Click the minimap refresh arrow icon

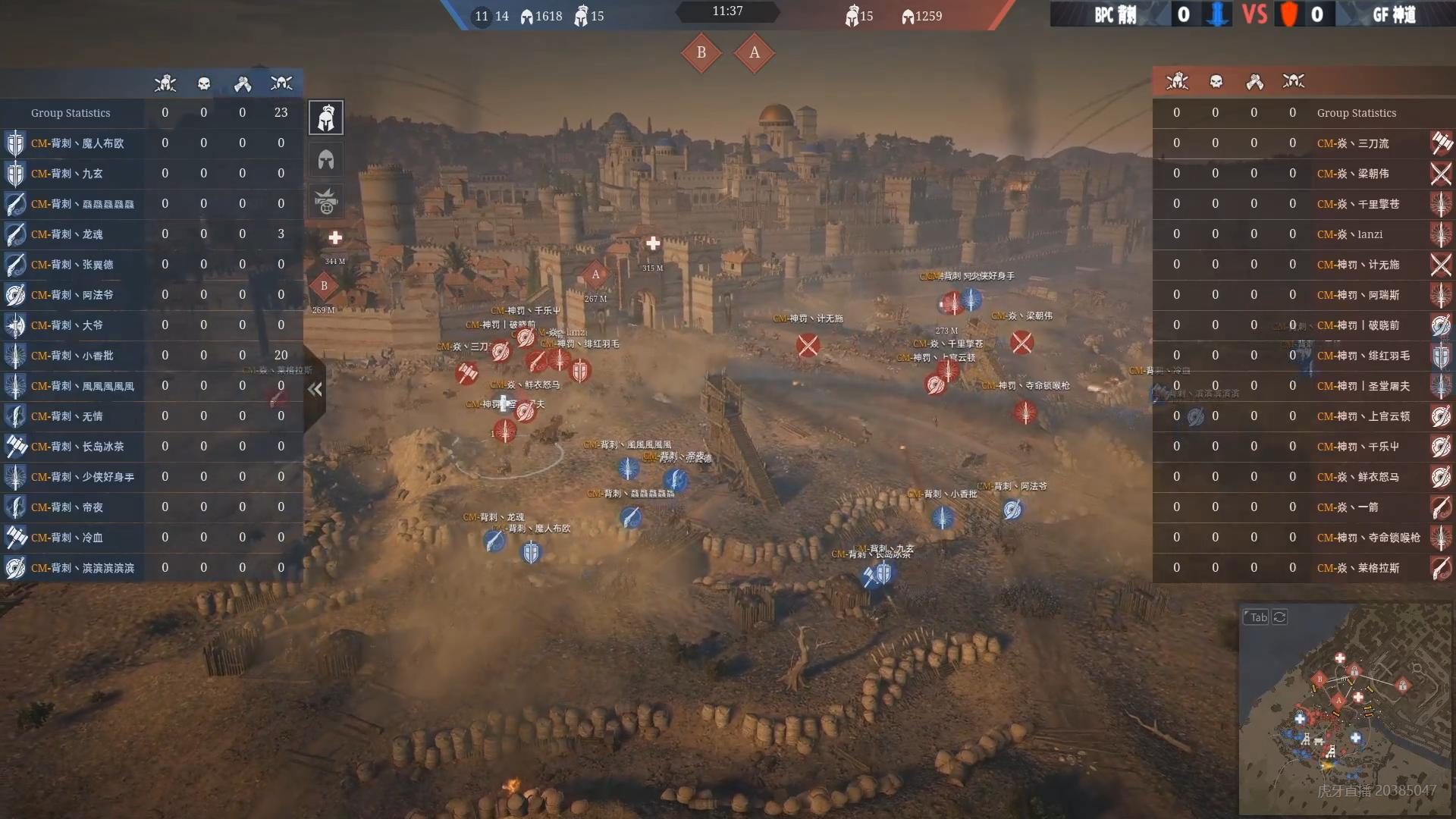click(1280, 617)
